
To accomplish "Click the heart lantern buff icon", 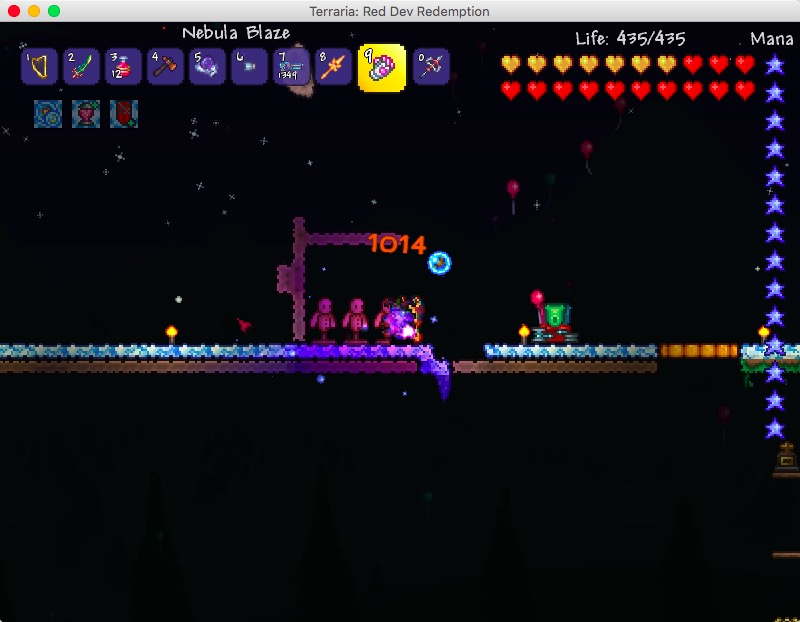I will coord(86,113).
